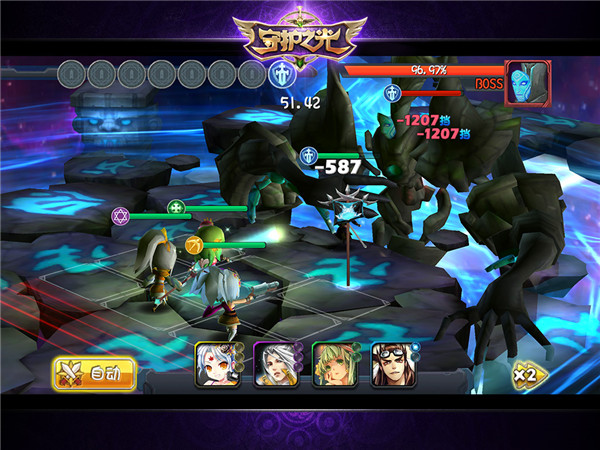Toggle the 自动 auto-battle button
600x450 pixels.
pyautogui.click(x=94, y=374)
